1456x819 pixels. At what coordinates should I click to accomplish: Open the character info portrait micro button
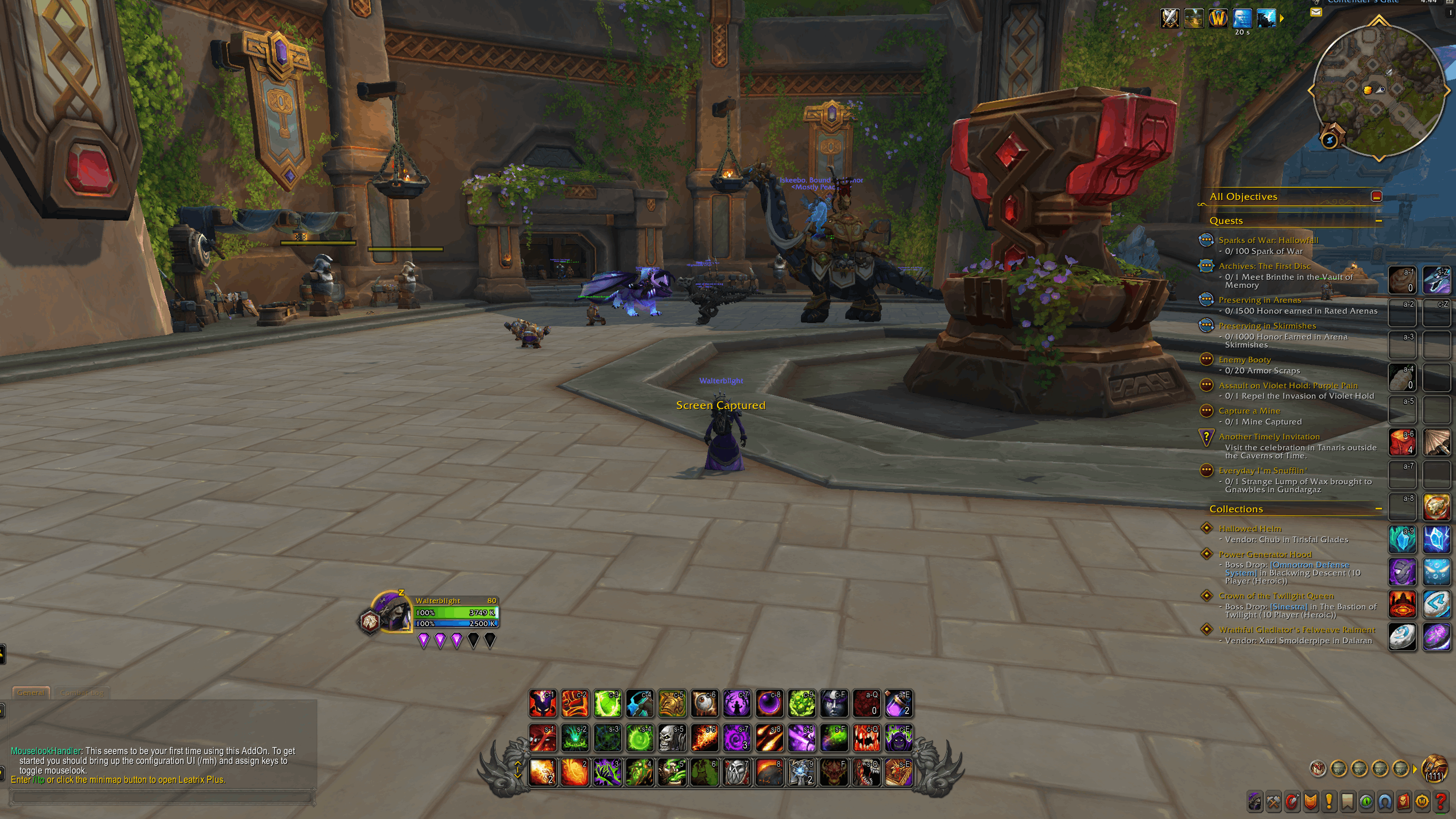(1254, 802)
